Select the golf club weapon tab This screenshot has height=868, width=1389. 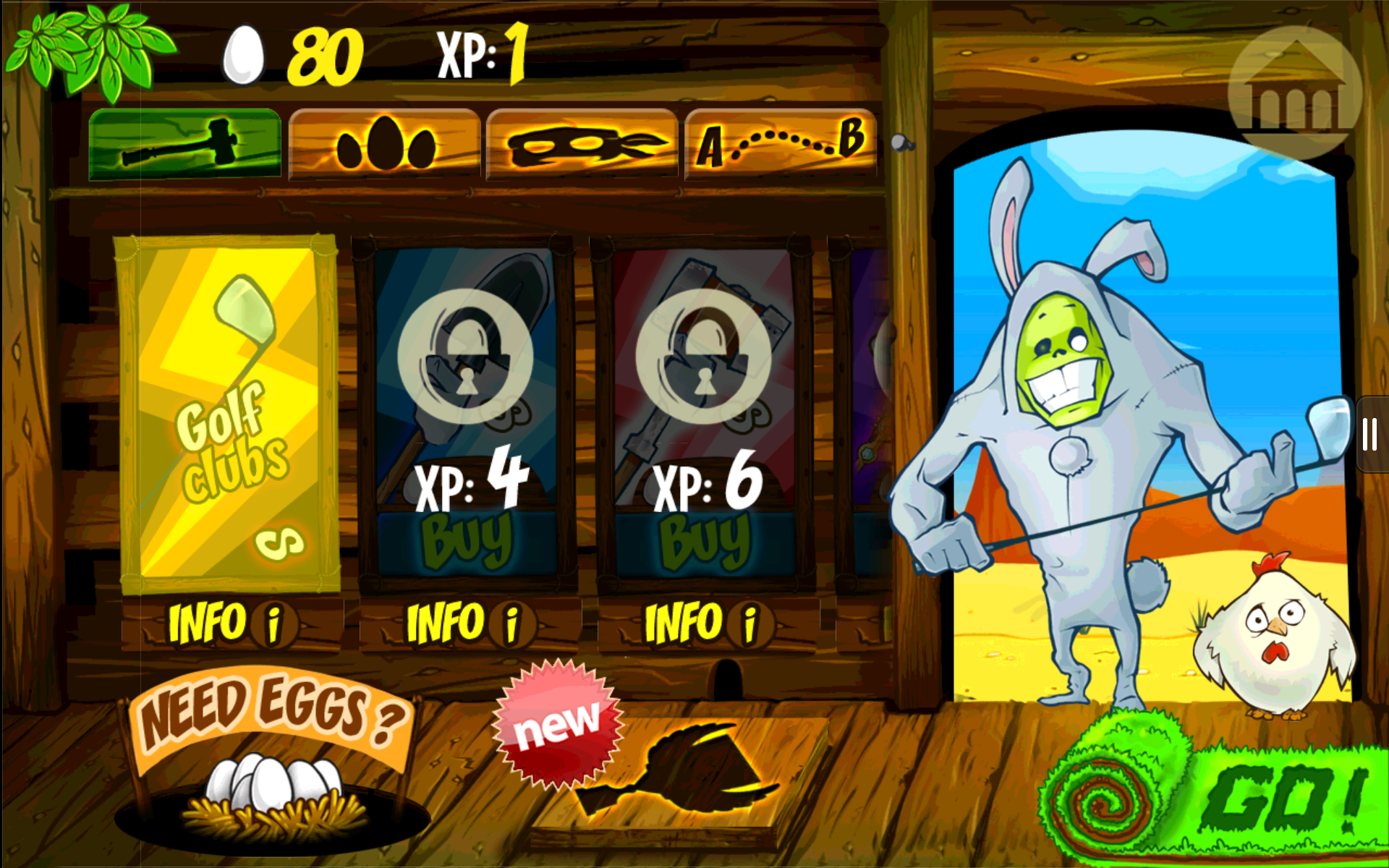coord(184,143)
